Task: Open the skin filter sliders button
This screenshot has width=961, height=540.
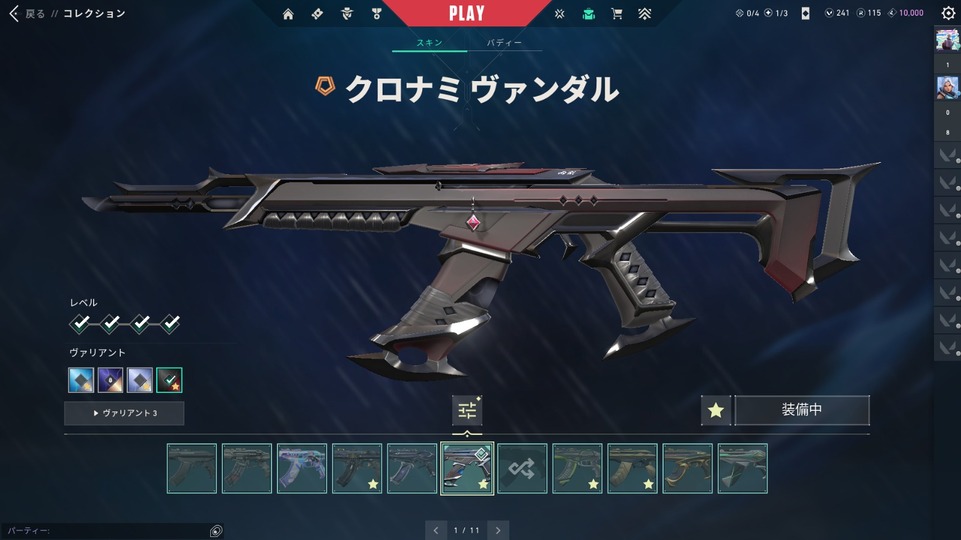Action: click(x=466, y=410)
